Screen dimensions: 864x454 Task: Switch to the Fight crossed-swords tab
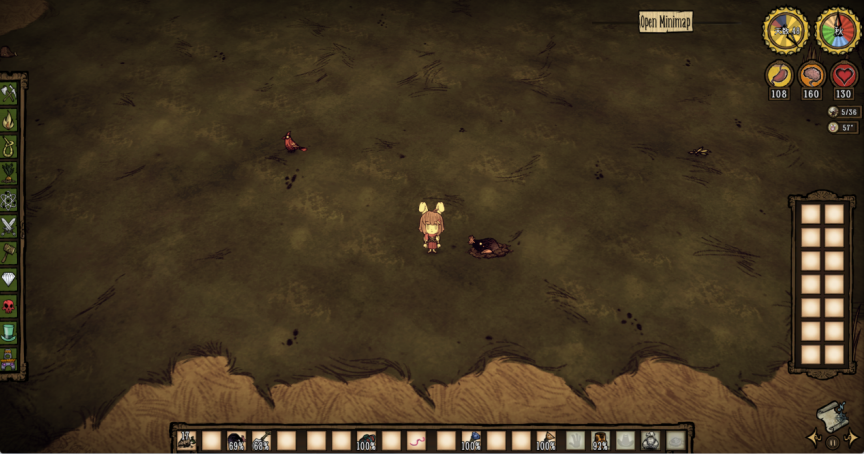point(9,225)
